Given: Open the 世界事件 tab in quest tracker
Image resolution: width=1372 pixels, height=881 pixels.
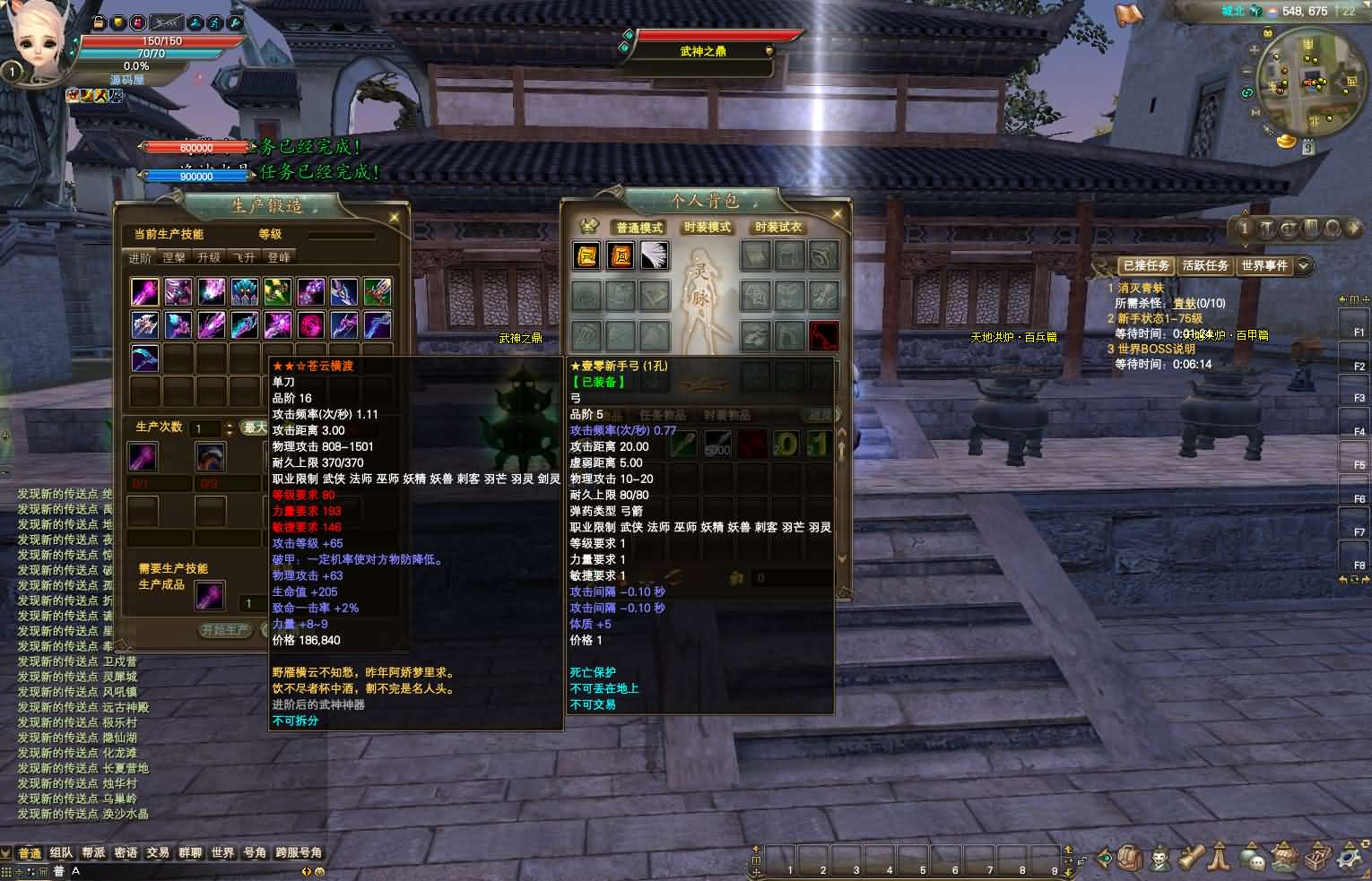Looking at the screenshot, I should 1264,265.
